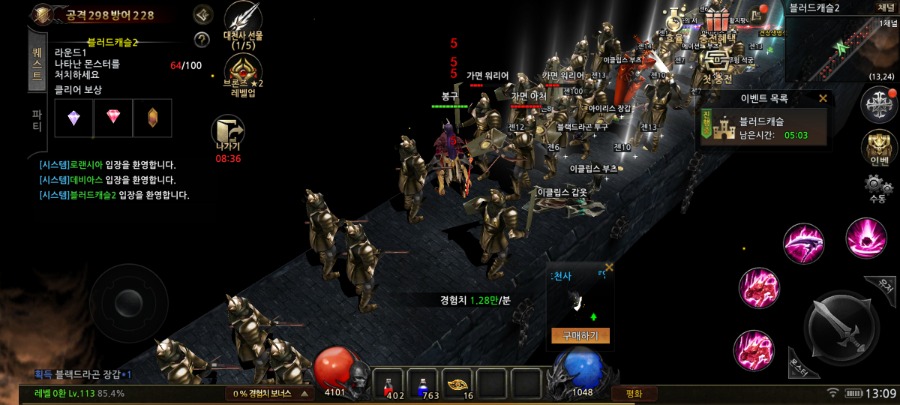Image resolution: width=900 pixels, height=405 pixels.
Task: Open the 인벤 inventory icon
Action: tap(878, 146)
